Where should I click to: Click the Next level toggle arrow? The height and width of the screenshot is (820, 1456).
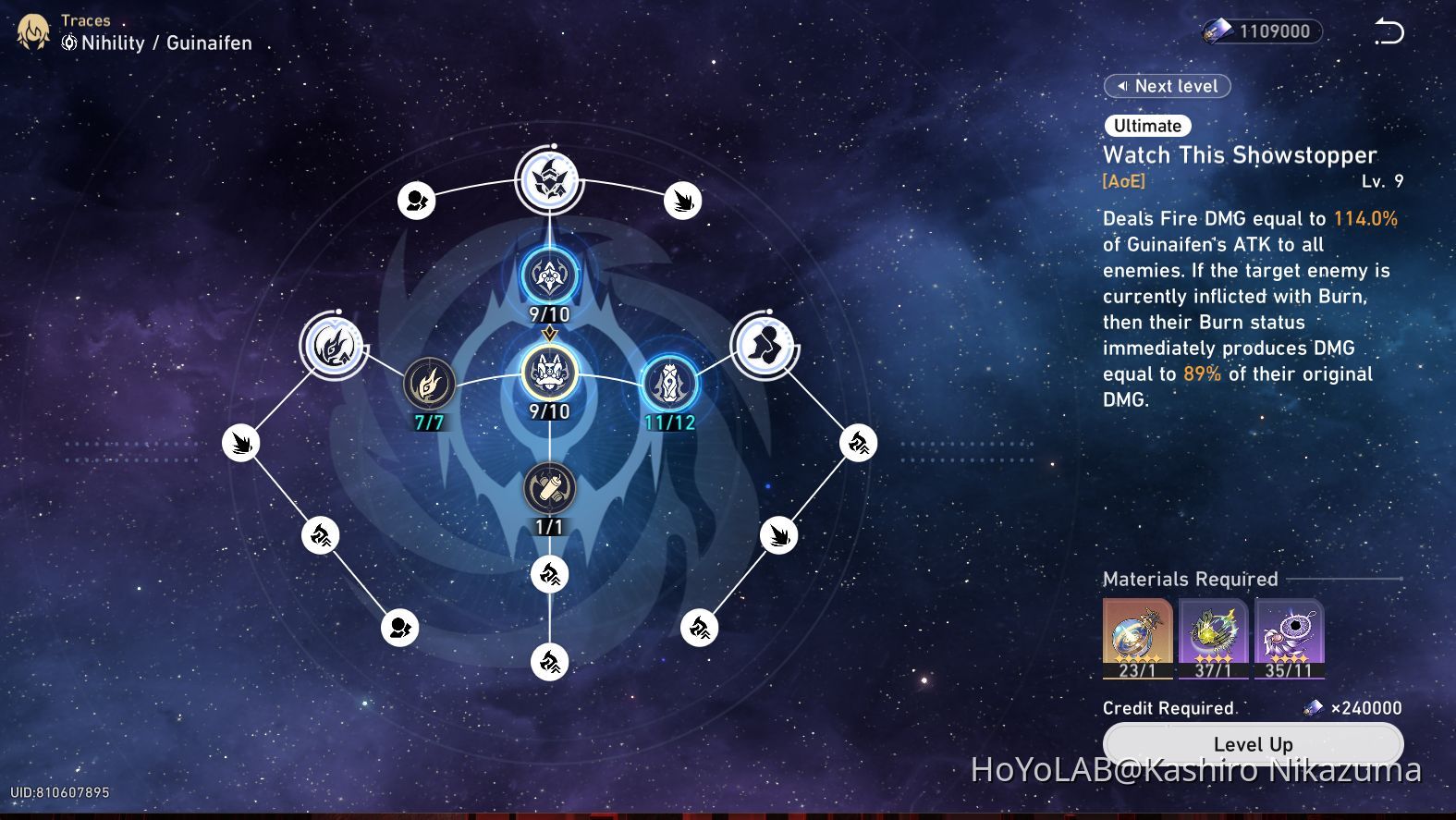(x=1123, y=86)
